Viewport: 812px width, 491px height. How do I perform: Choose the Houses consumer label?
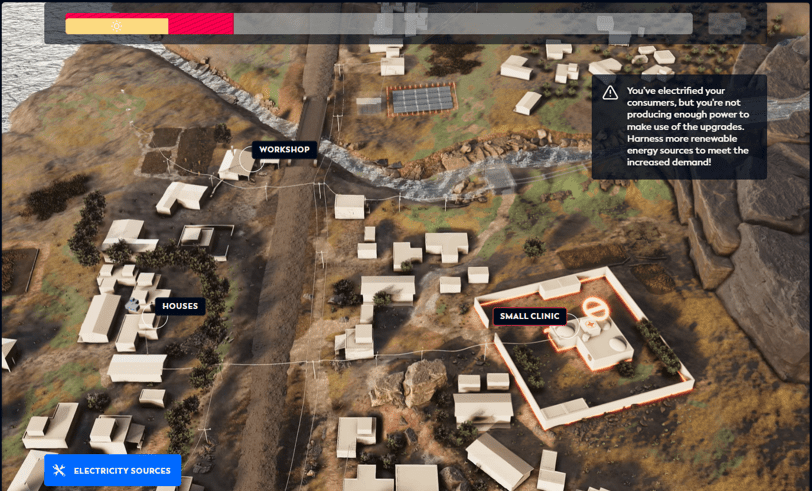coord(180,306)
